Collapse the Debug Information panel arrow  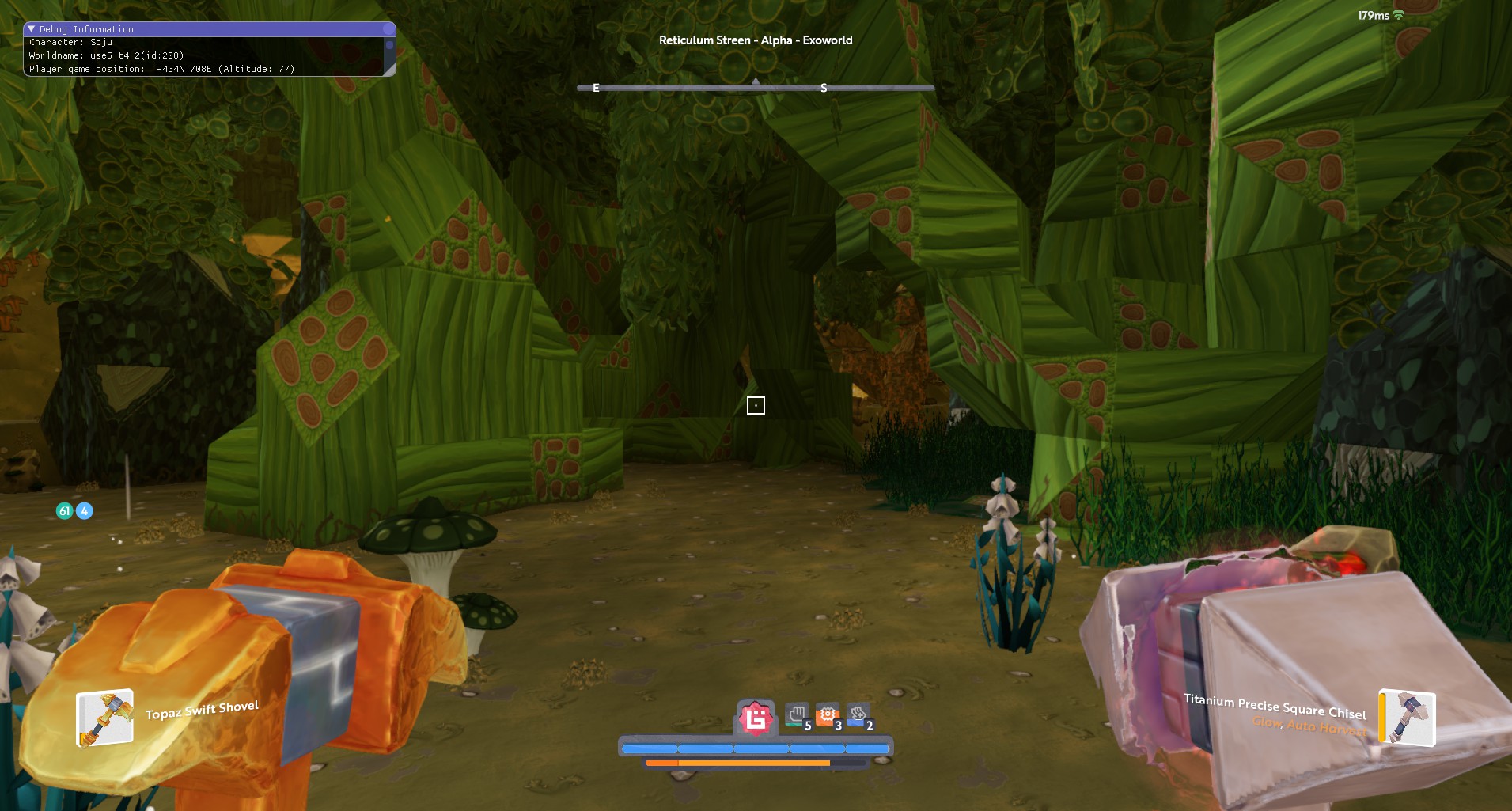tap(32, 29)
